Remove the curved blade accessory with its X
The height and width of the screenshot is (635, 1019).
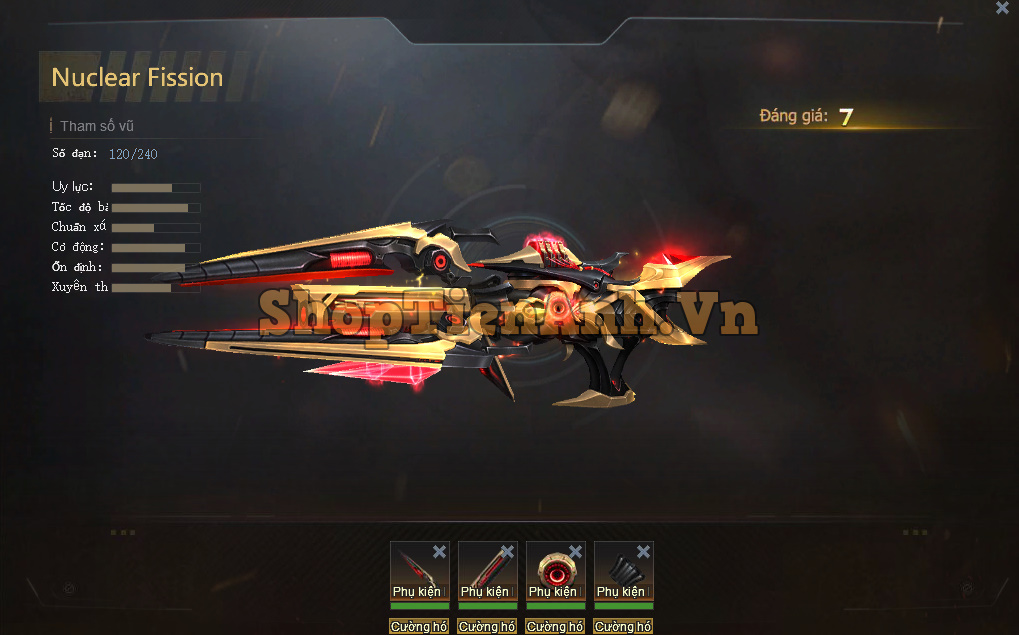click(439, 552)
